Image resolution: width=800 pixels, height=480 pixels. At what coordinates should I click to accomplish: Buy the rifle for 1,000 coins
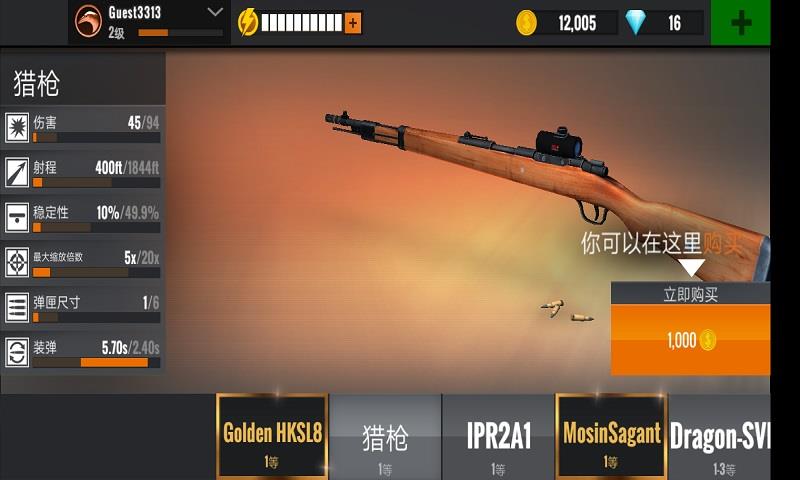691,340
